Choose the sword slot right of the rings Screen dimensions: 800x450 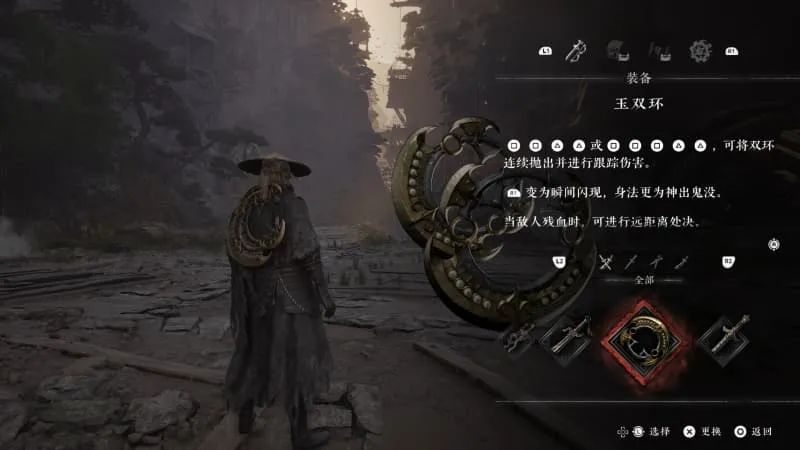point(723,338)
